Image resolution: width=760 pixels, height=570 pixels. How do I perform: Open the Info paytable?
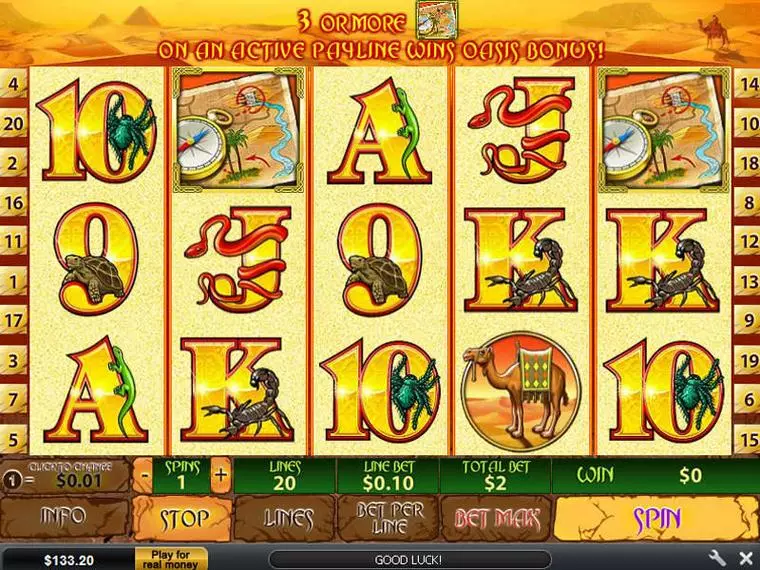click(63, 519)
